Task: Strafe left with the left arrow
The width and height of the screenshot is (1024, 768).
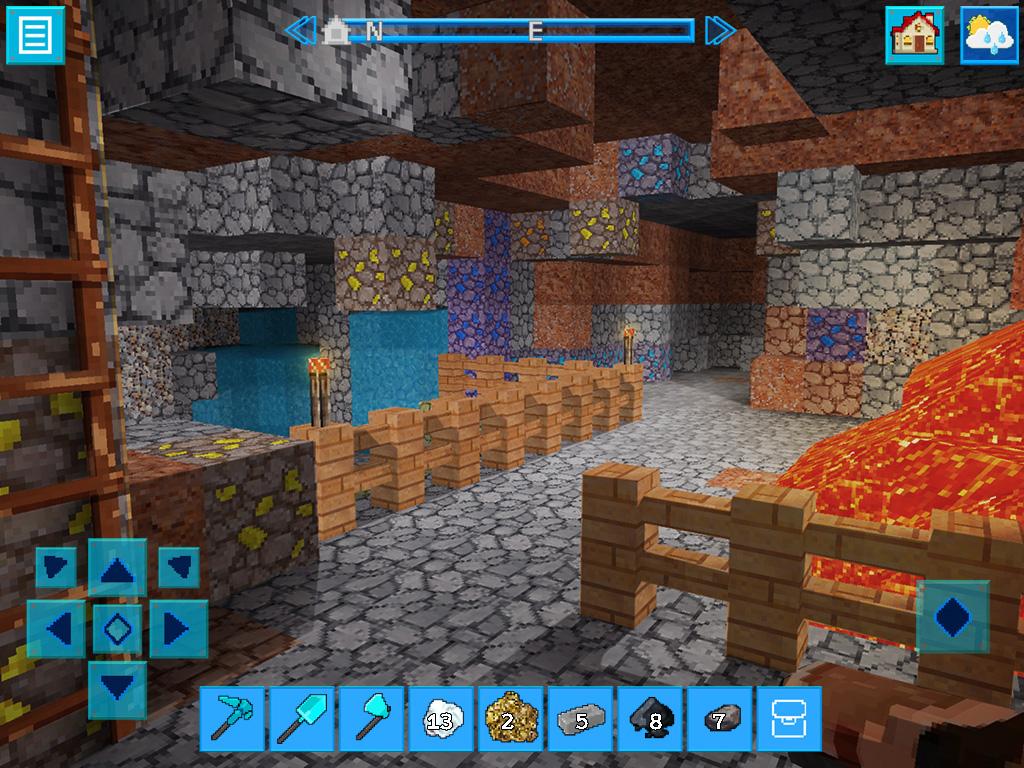Action: click(x=58, y=629)
